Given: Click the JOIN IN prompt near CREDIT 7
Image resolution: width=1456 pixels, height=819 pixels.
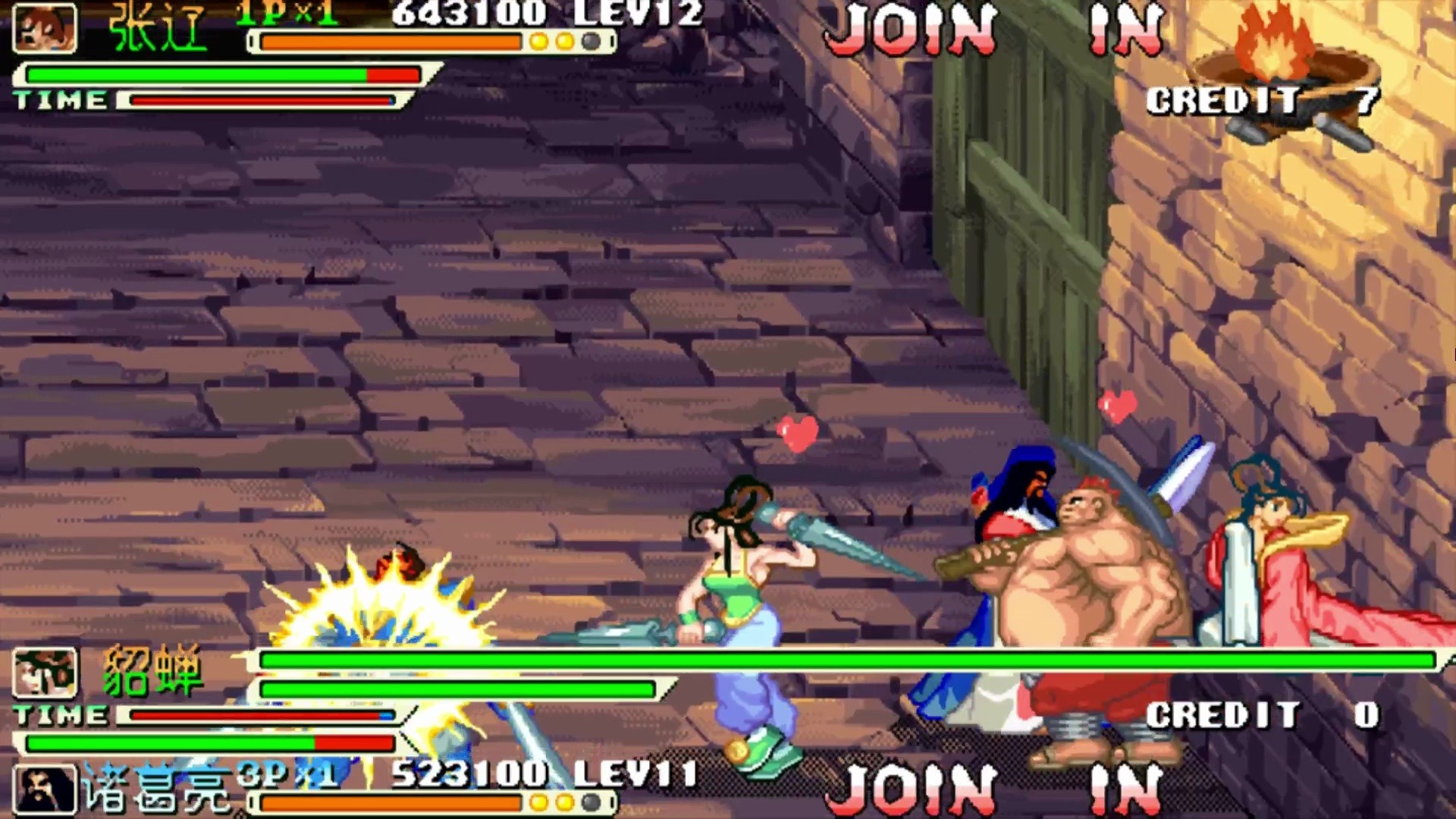Looking at the screenshot, I should click(x=993, y=30).
